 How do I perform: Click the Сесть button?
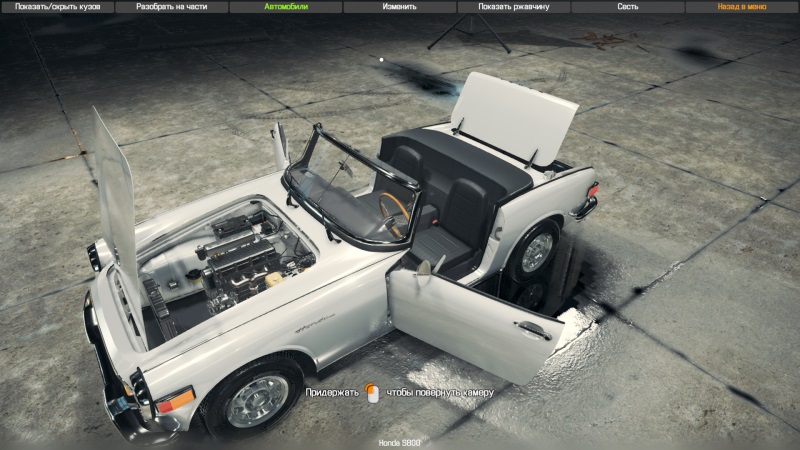pyautogui.click(x=628, y=6)
